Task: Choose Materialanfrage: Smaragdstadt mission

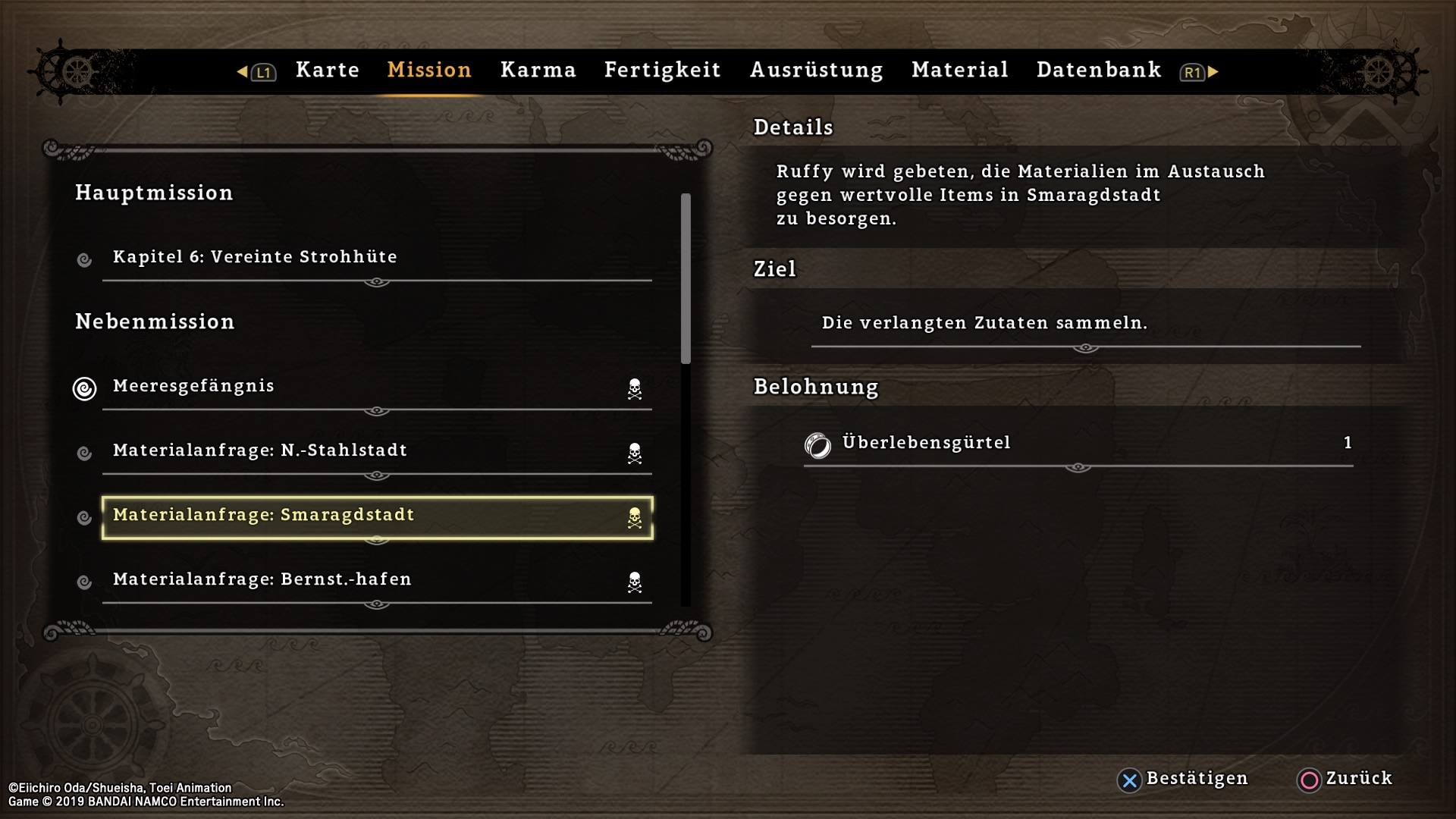Action: 376,516
